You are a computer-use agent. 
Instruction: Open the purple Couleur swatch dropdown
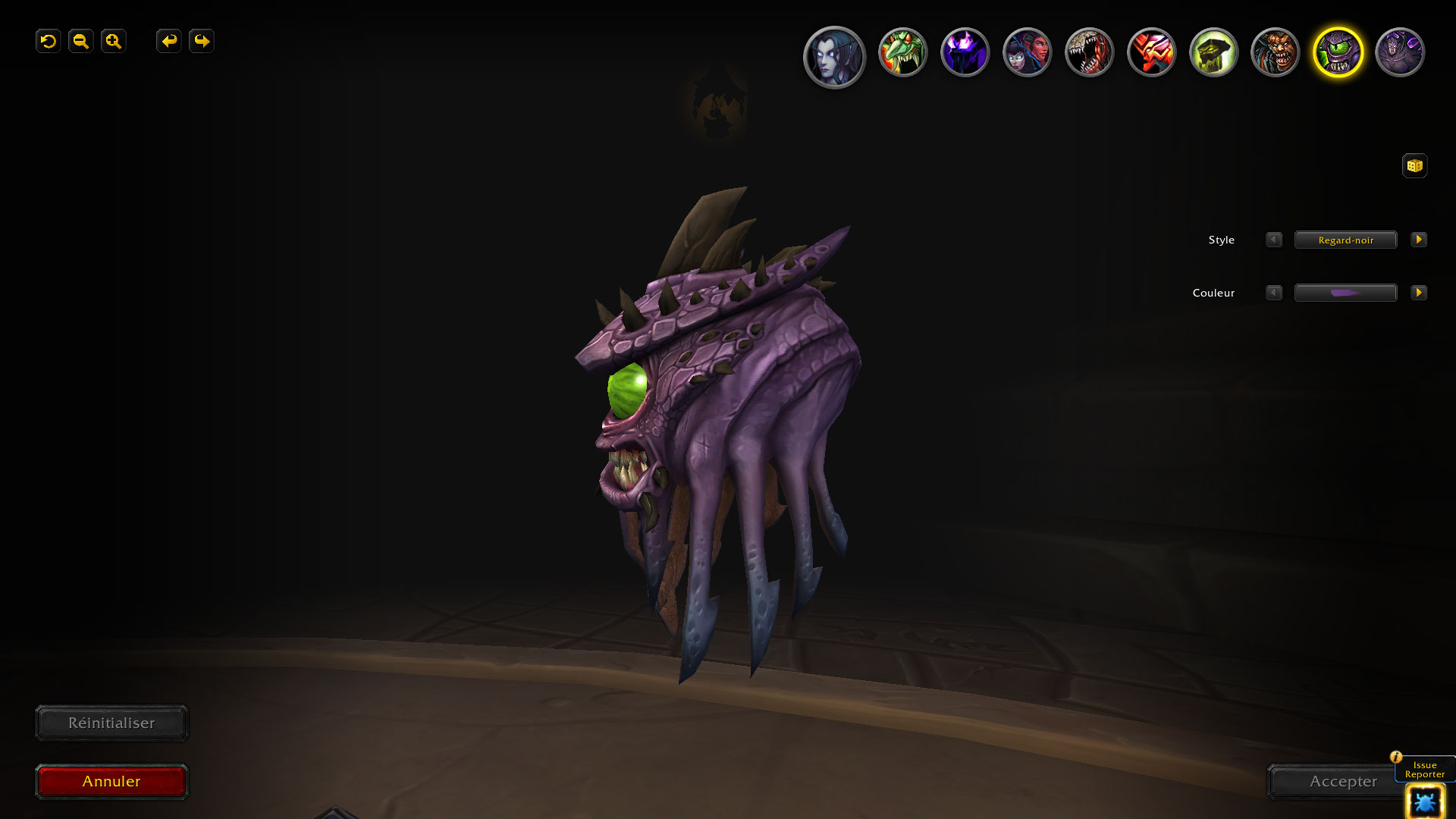coord(1345,293)
